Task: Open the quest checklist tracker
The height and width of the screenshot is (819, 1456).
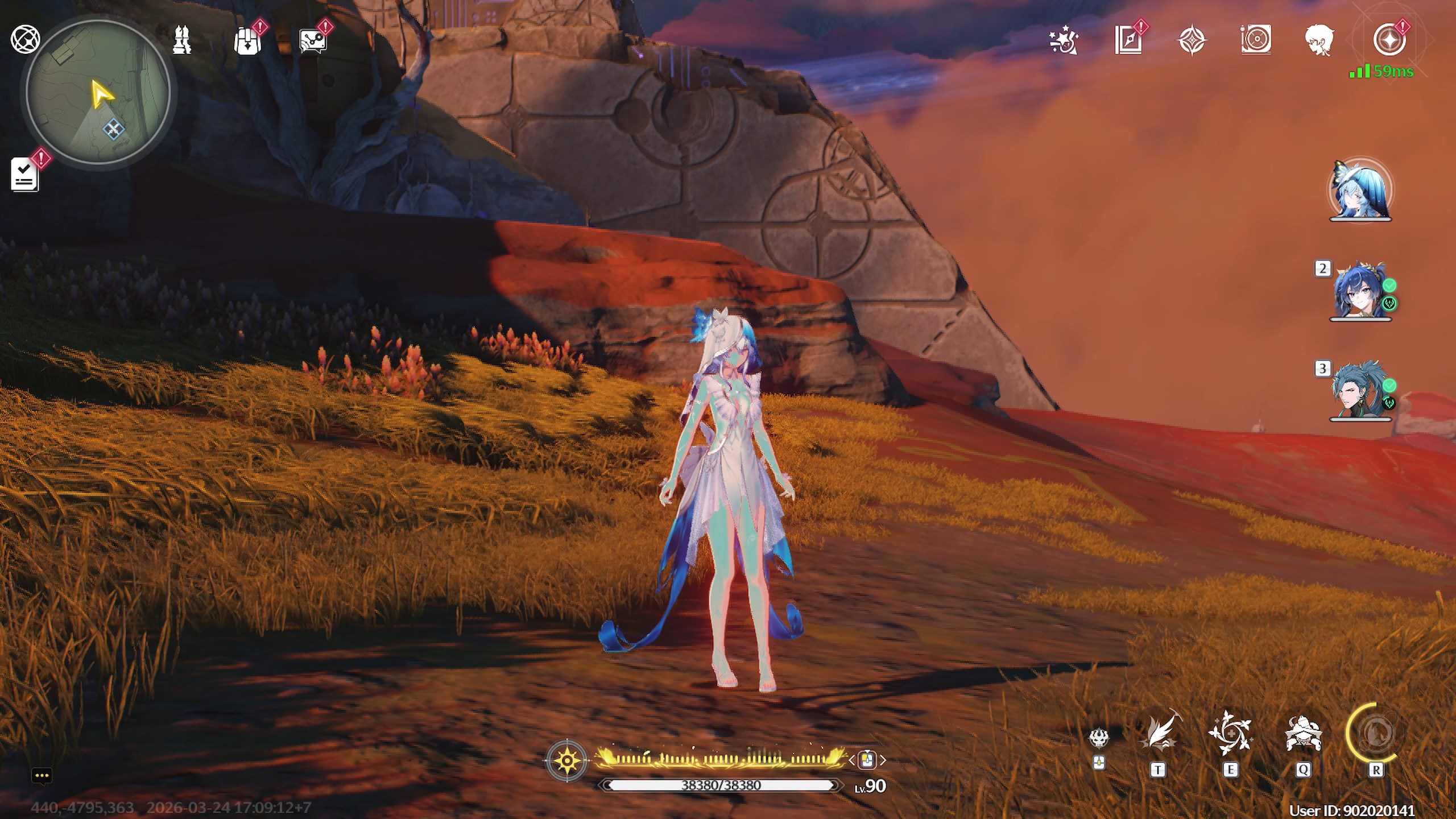Action: tap(25, 174)
